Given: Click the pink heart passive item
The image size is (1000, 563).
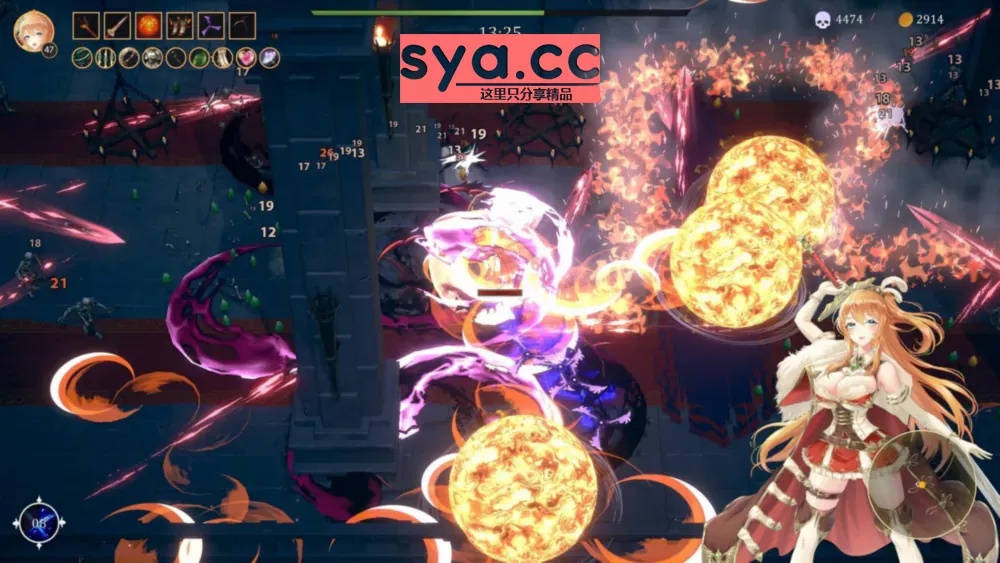Looking at the screenshot, I should coord(246,58).
